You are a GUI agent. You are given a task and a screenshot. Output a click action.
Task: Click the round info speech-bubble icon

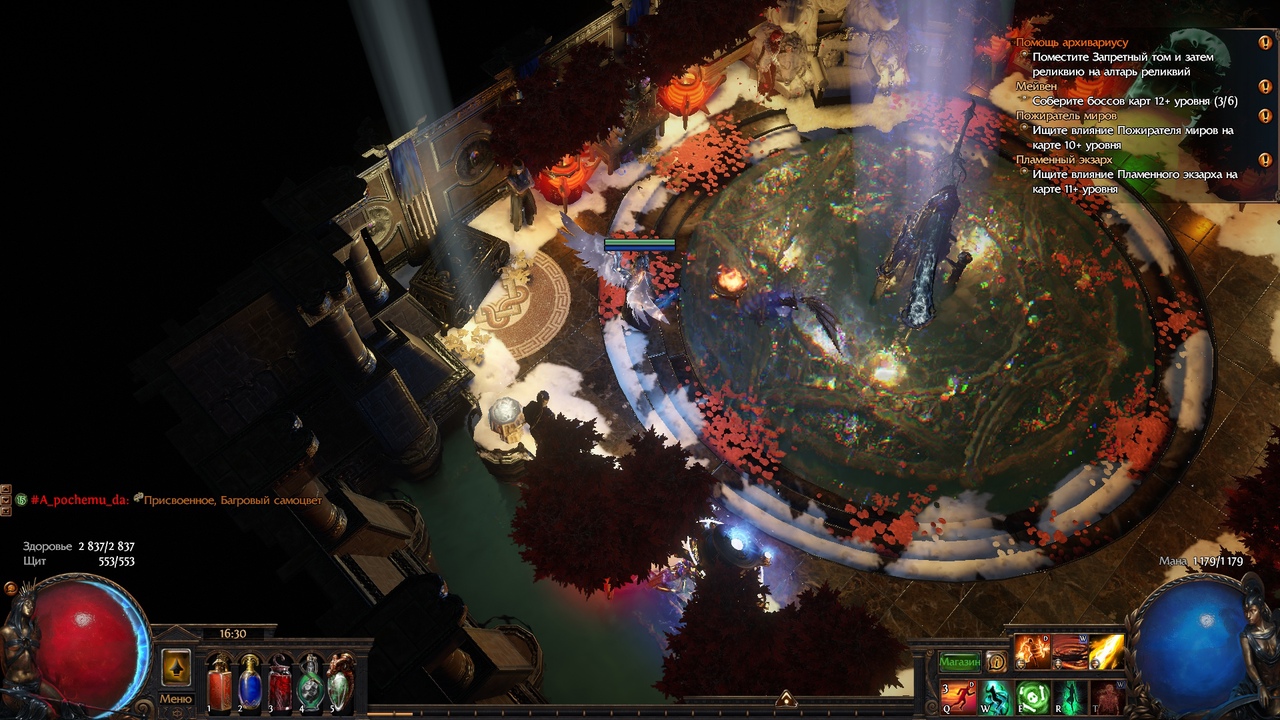pos(996,662)
